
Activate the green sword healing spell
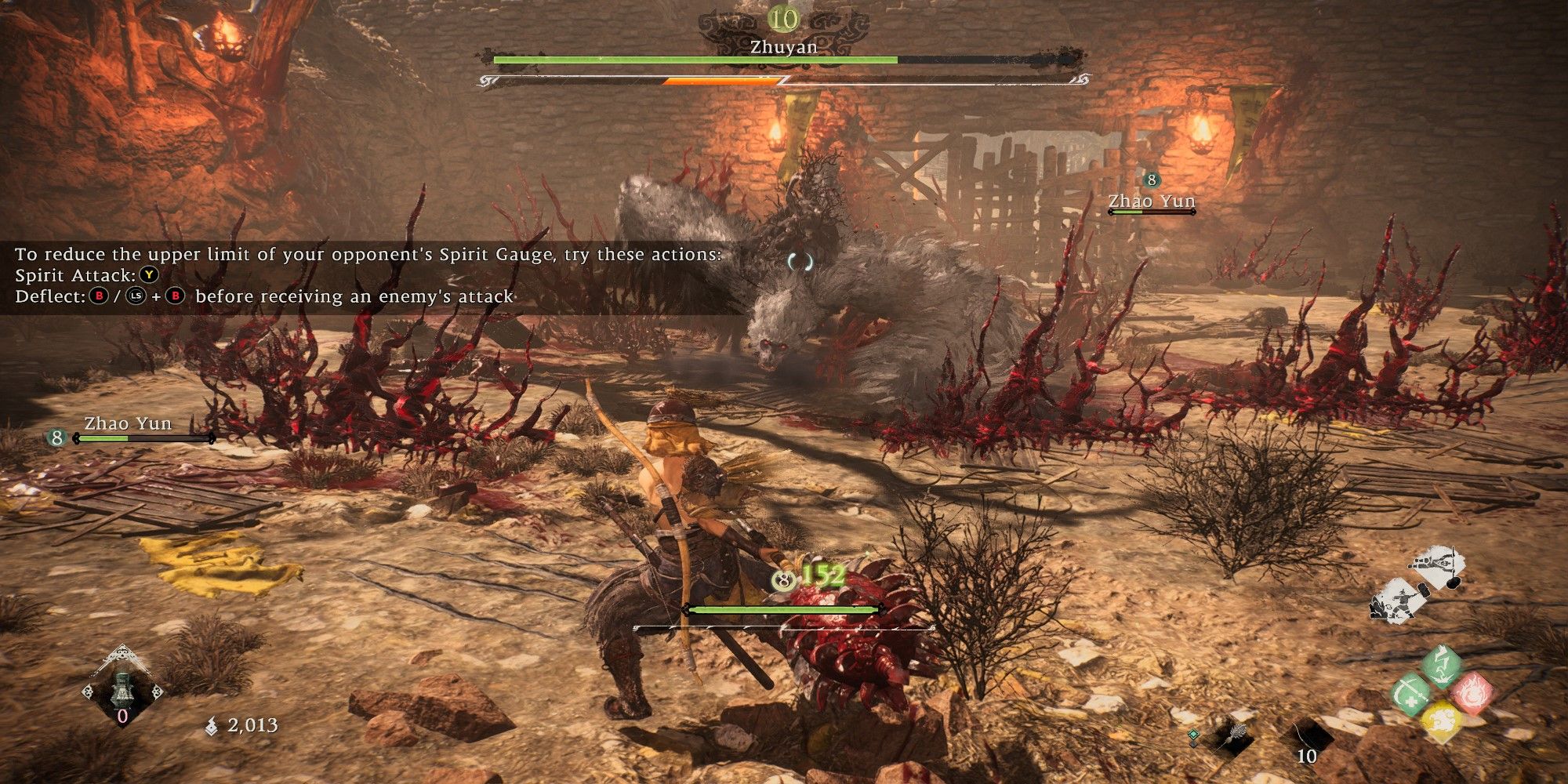pos(1410,695)
